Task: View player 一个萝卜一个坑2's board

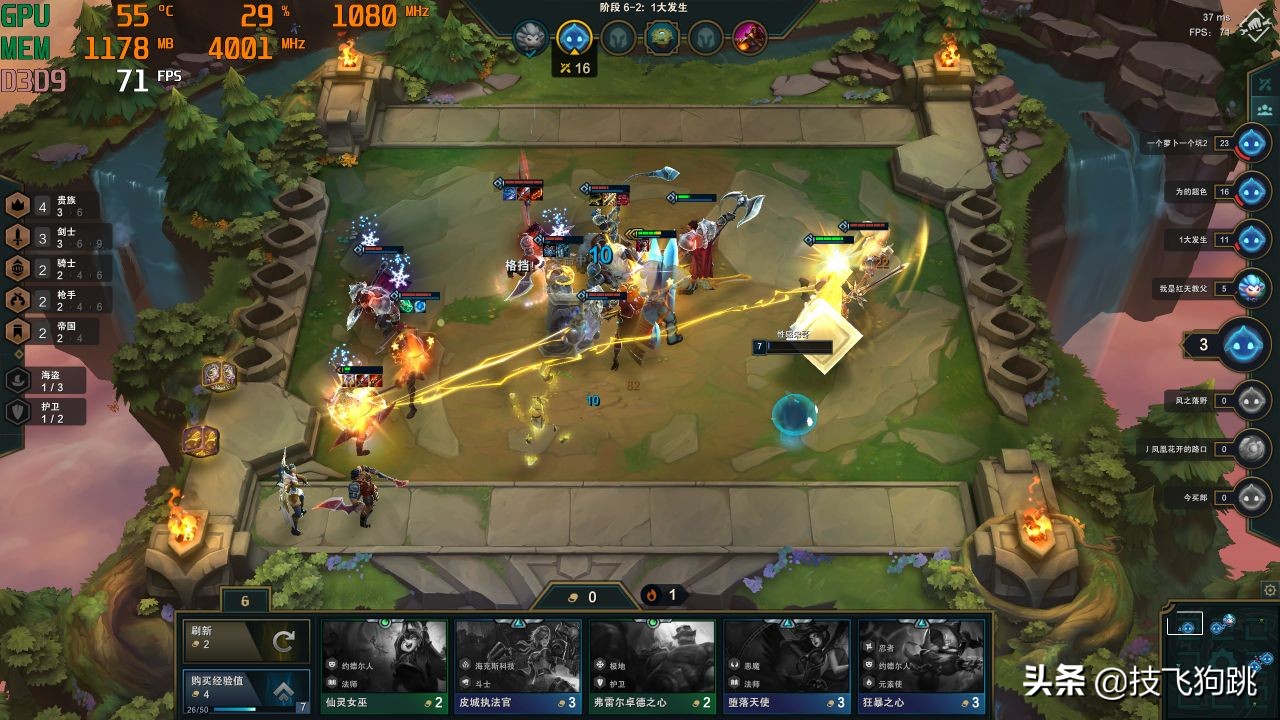Action: 1251,143
